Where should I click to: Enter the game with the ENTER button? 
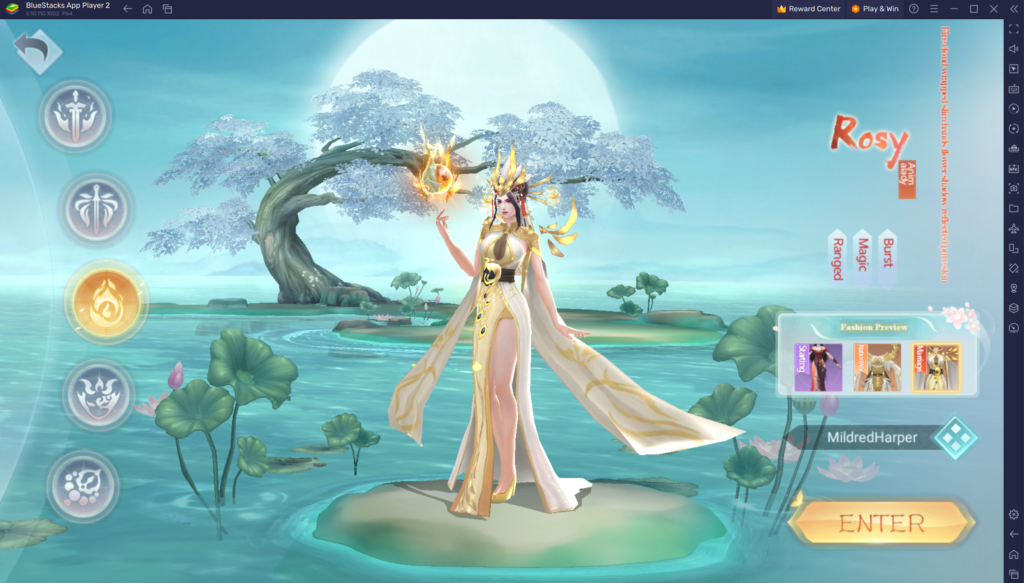point(881,523)
